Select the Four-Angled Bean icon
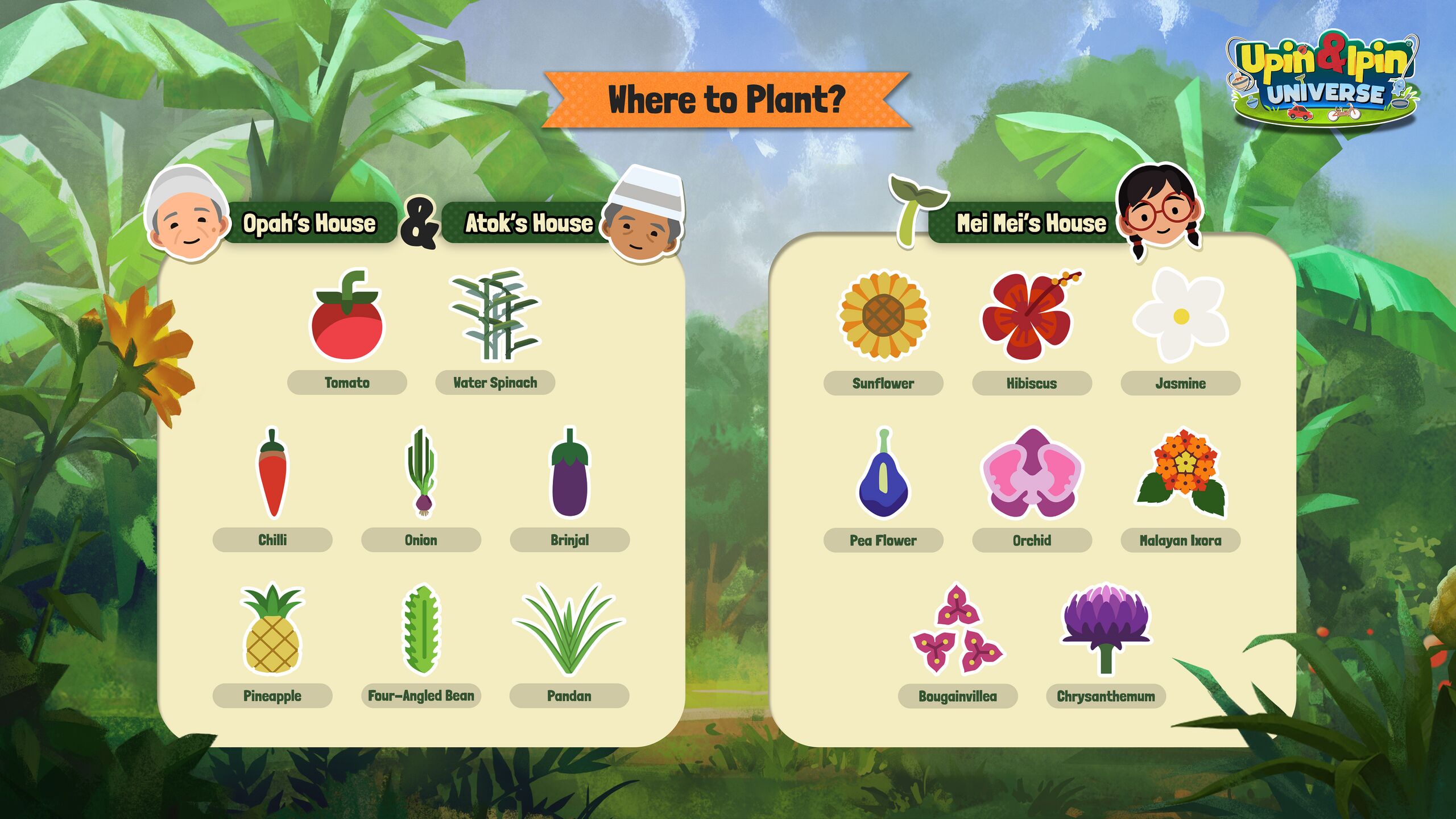Image resolution: width=1456 pixels, height=819 pixels. (x=421, y=629)
